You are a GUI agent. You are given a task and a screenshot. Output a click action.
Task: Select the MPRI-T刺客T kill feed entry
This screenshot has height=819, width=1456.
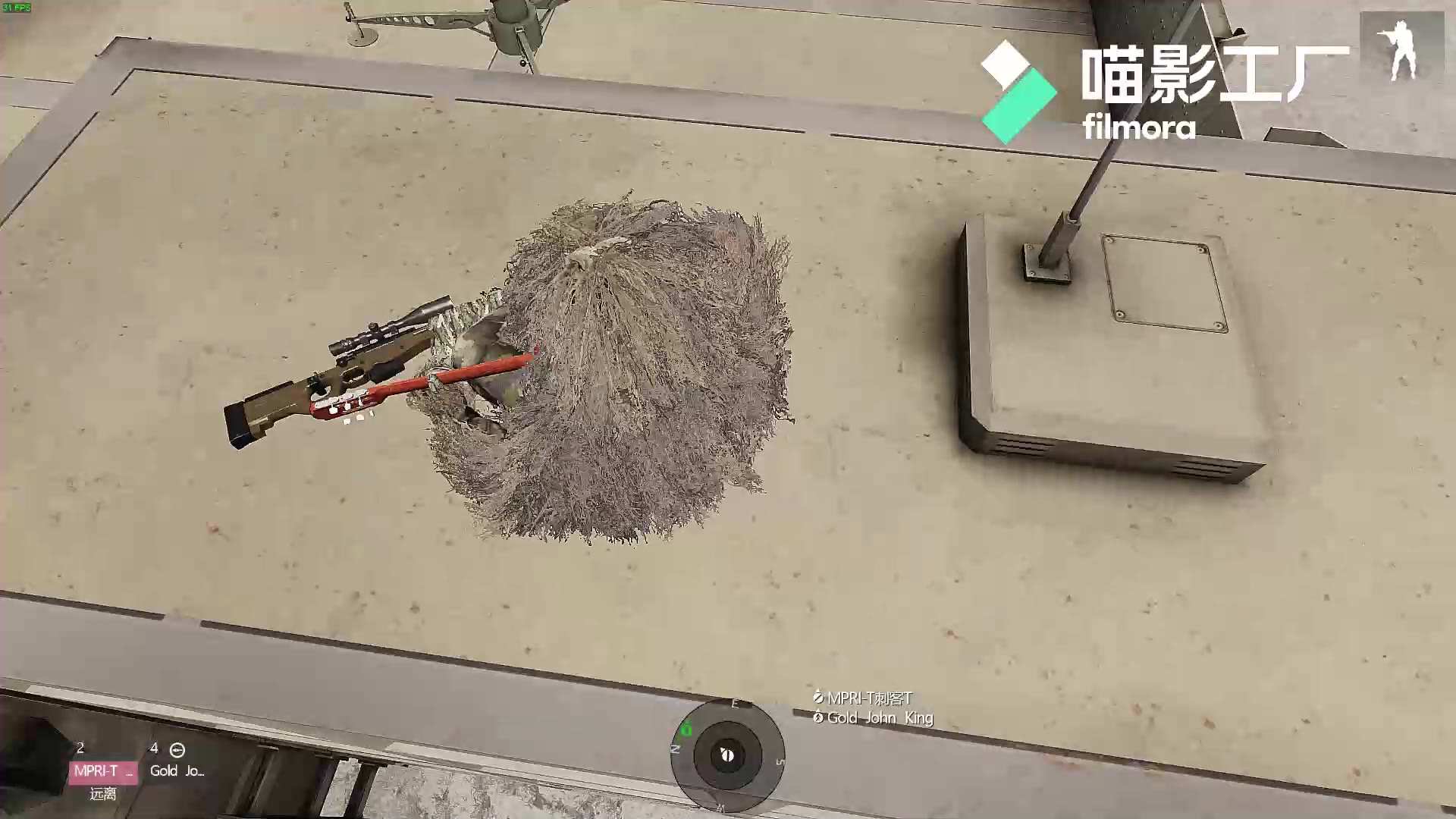[868, 699]
